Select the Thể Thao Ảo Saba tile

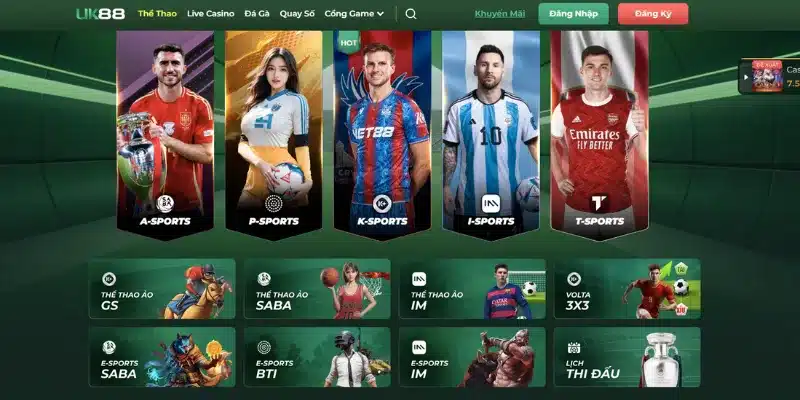[x=317, y=289]
